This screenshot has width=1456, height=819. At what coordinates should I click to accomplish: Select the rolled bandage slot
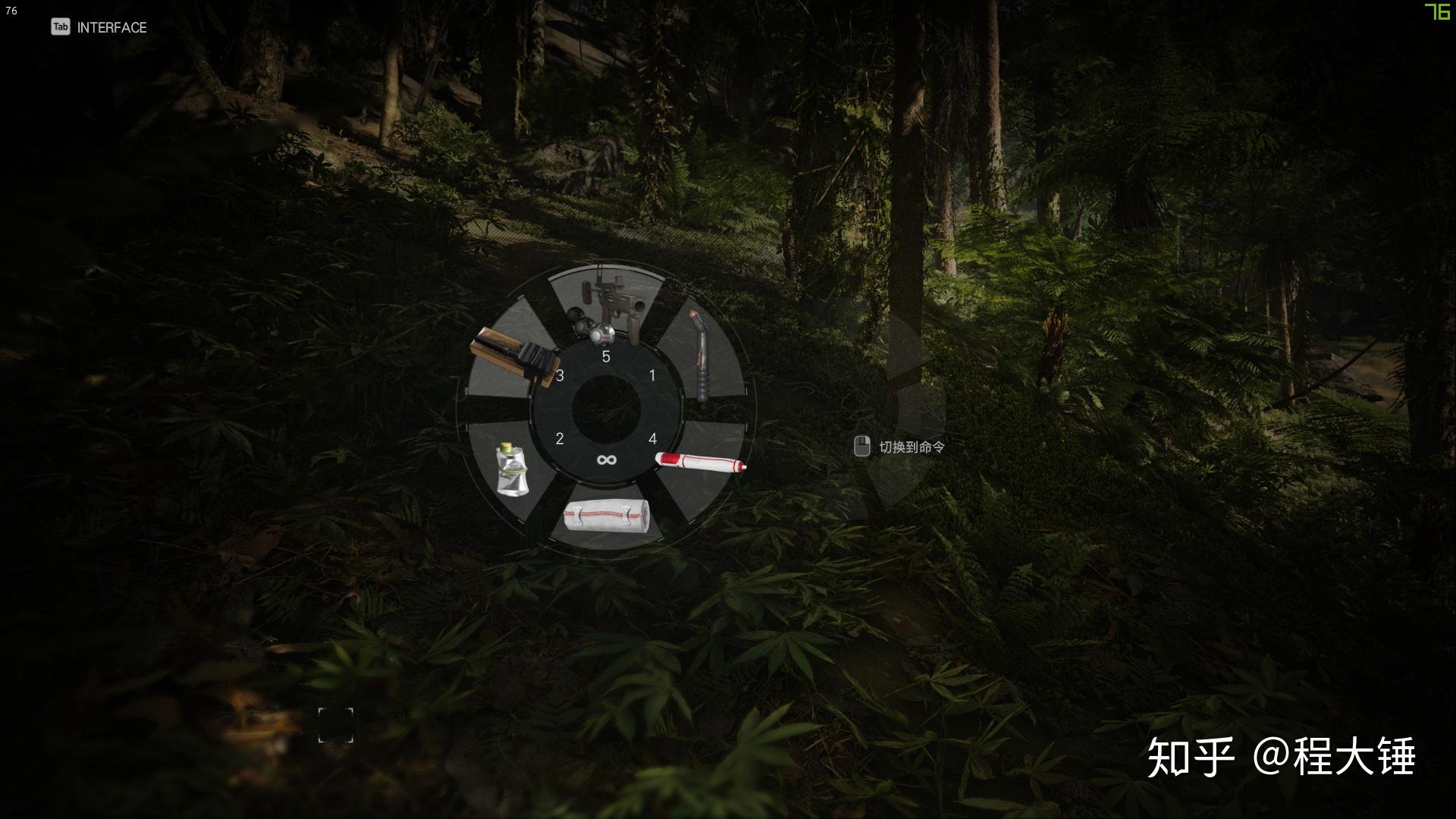pos(606,516)
